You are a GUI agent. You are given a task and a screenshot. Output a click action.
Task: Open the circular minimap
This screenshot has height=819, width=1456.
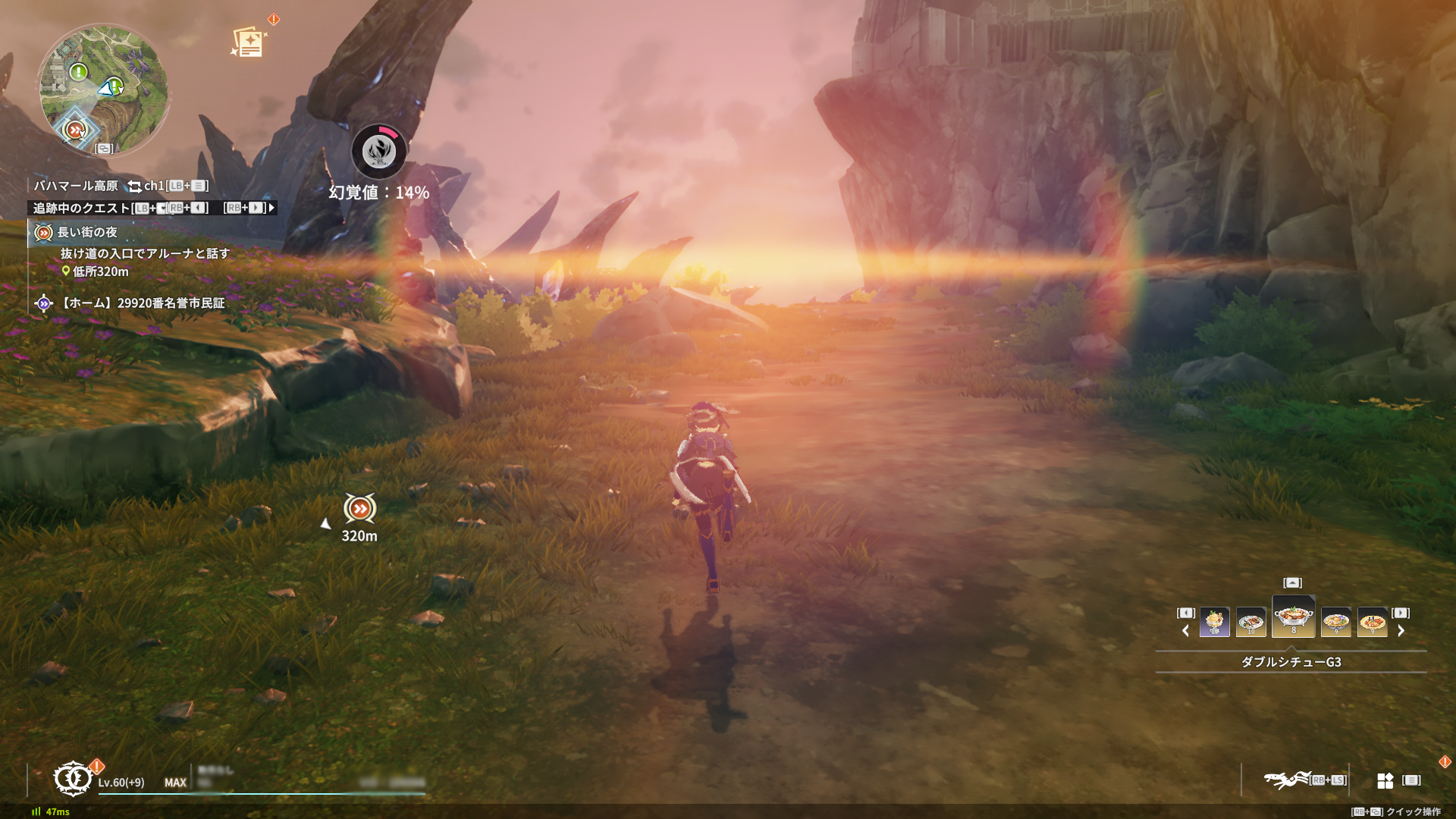pyautogui.click(x=104, y=89)
